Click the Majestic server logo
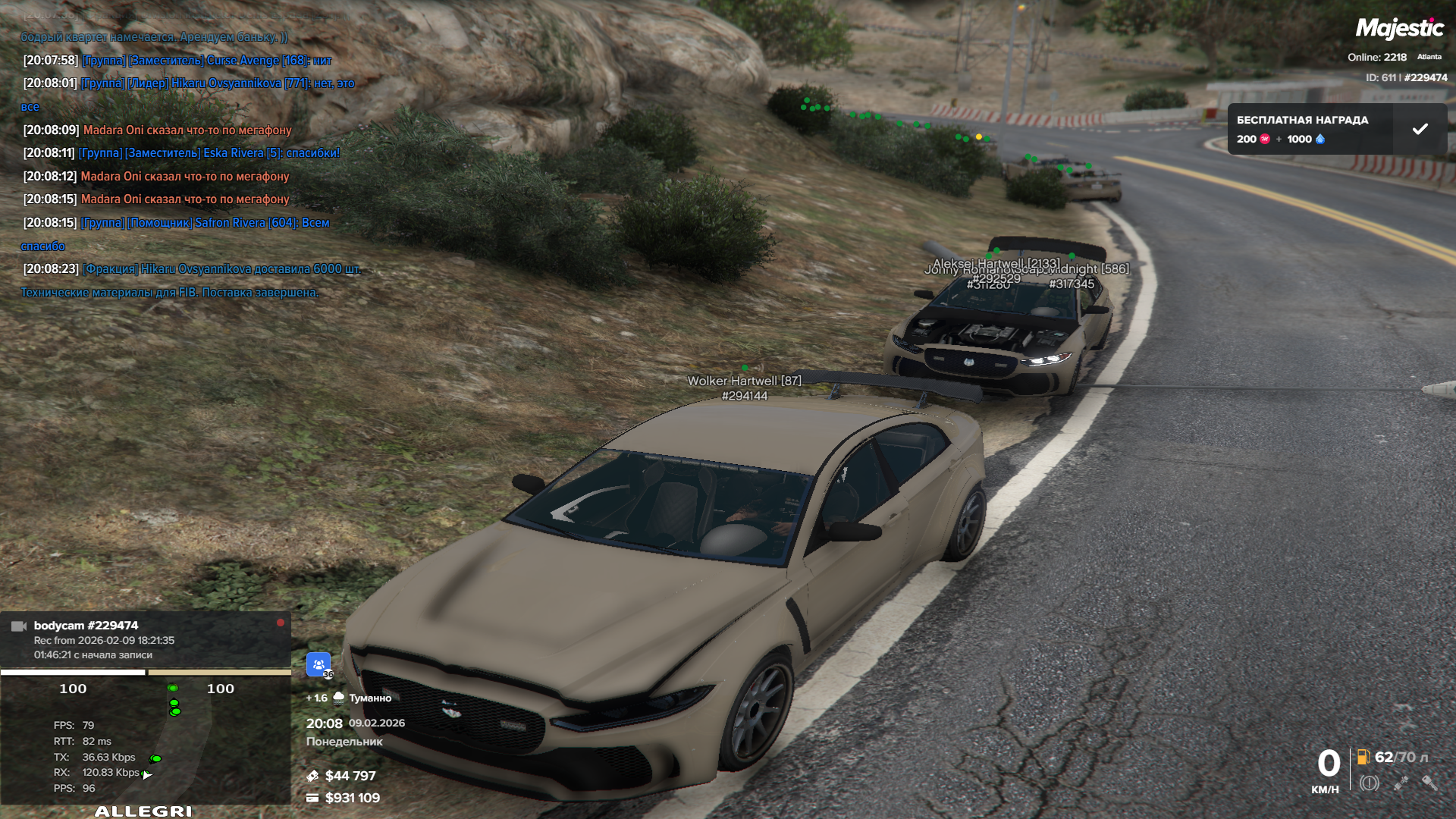 tap(1399, 29)
